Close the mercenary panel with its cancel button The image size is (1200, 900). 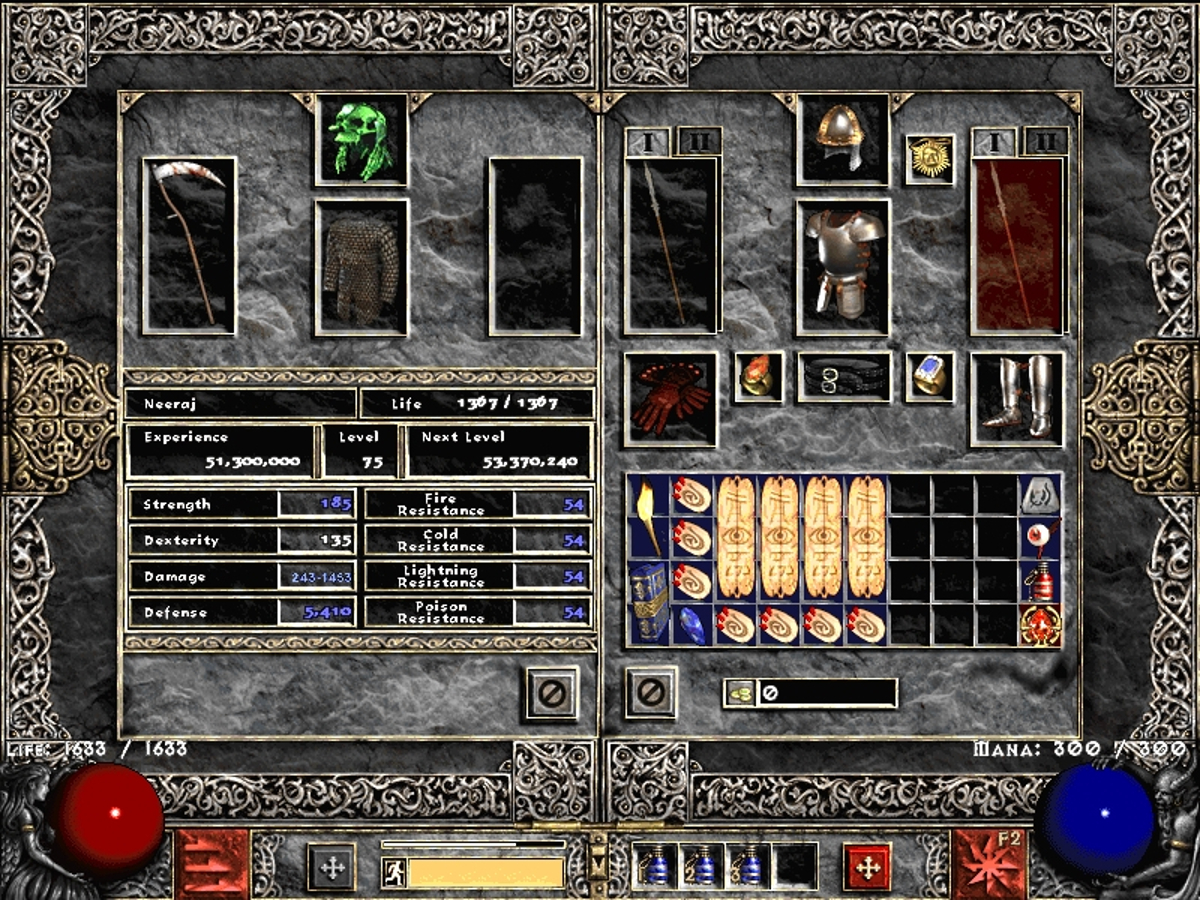click(x=552, y=692)
